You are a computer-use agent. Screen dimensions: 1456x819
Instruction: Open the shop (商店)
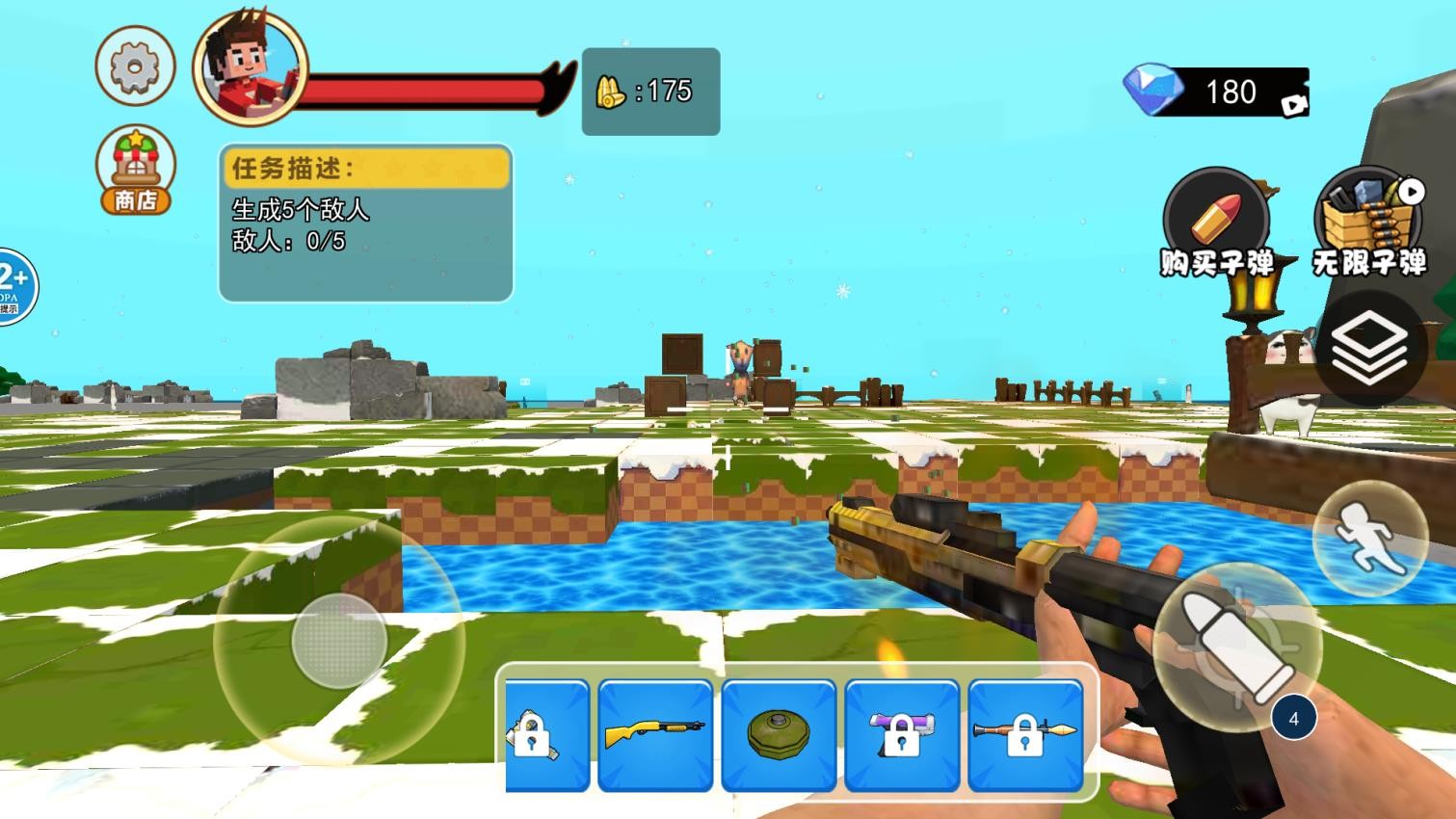coord(136,171)
